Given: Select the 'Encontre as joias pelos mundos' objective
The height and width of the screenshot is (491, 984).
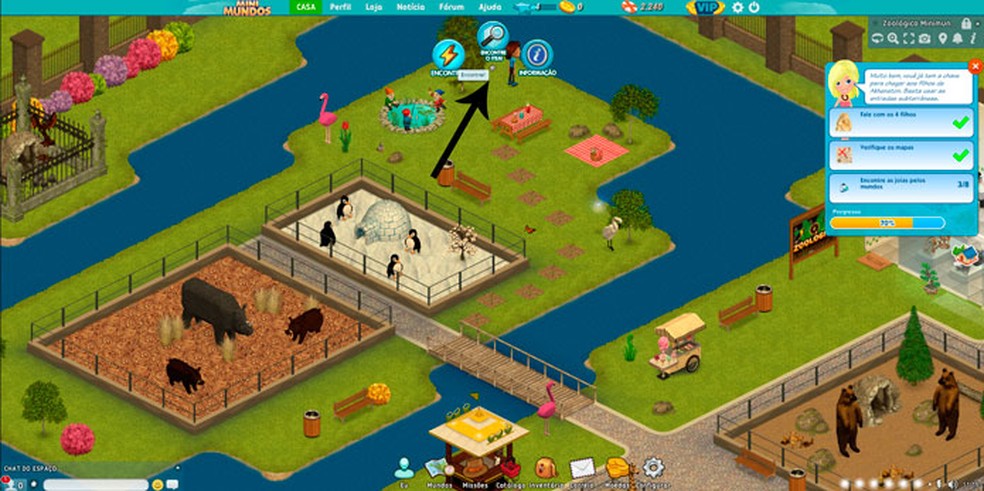Looking at the screenshot, I should (902, 187).
